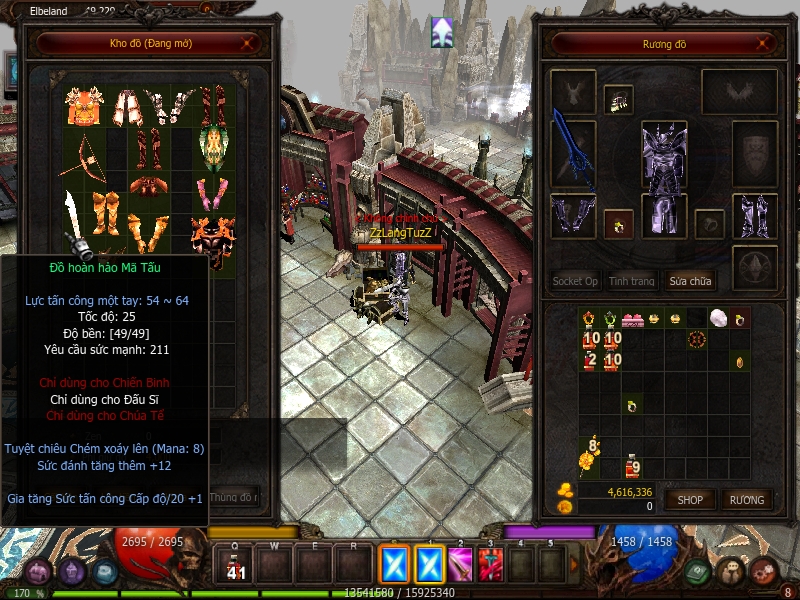800x600 pixels.
Task: Pick the white gem in inventory
Action: (x=716, y=319)
